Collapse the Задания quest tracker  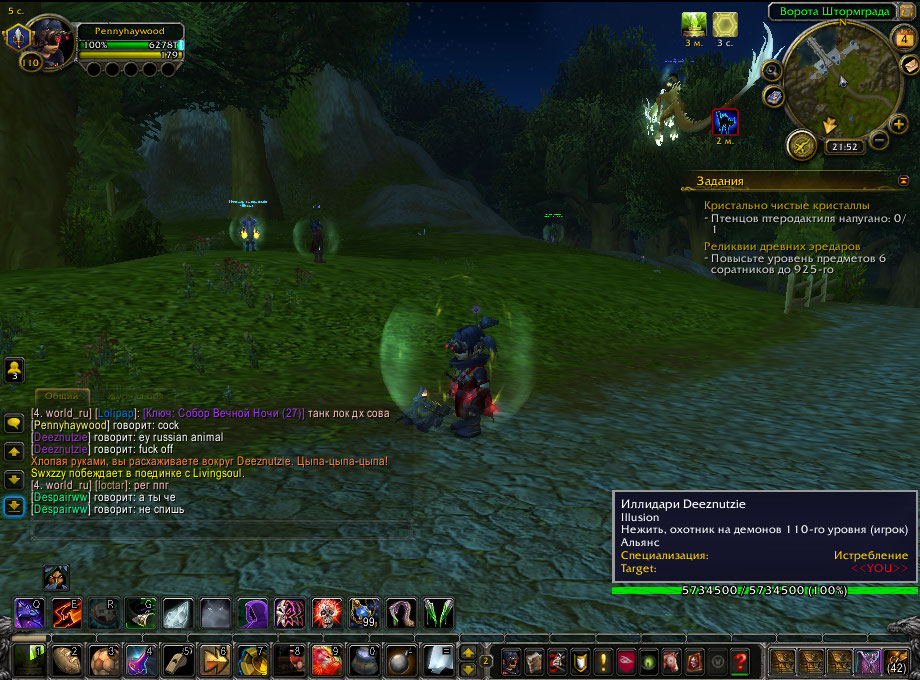point(904,180)
